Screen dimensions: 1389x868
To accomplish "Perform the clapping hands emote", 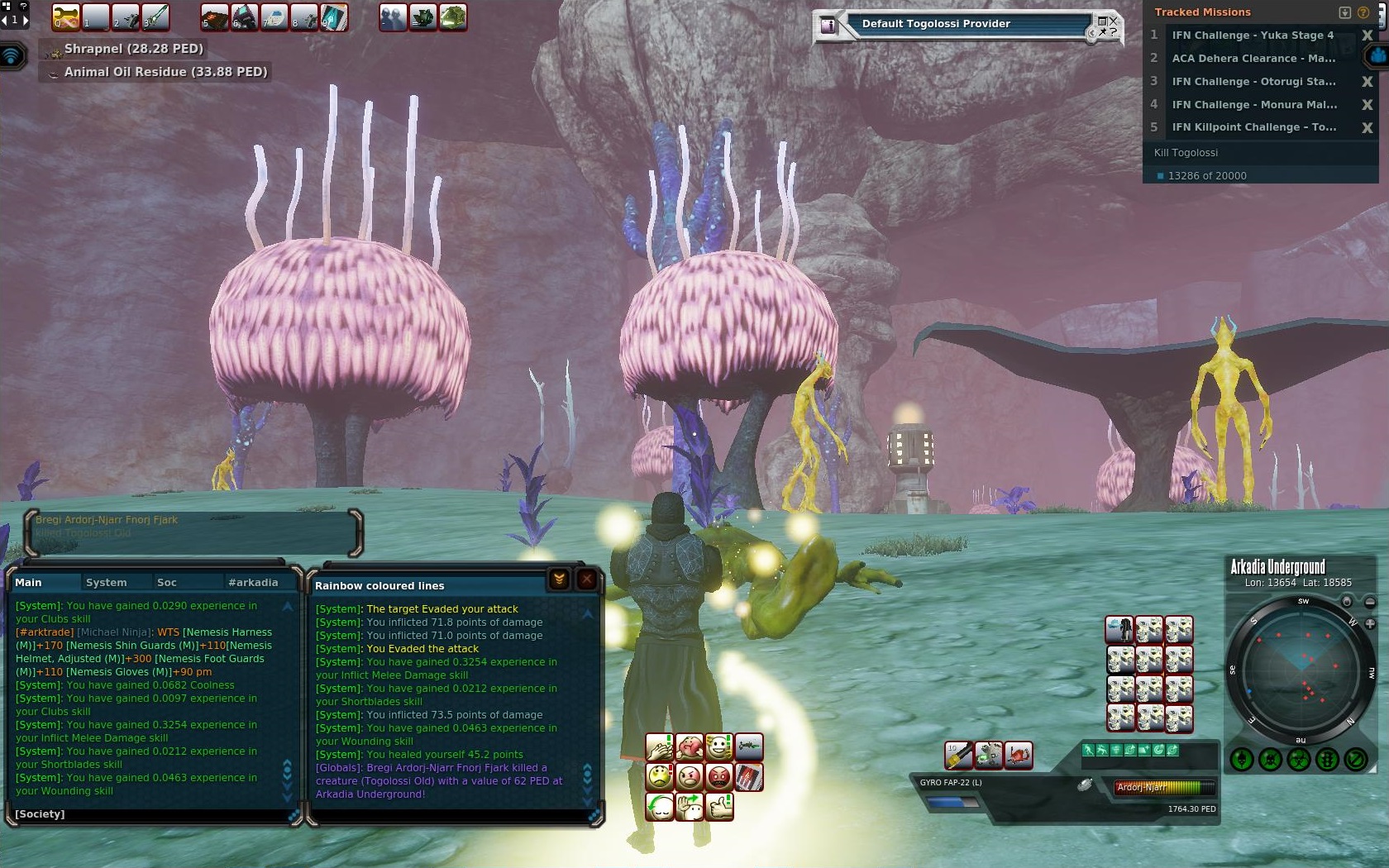I will point(660,747).
